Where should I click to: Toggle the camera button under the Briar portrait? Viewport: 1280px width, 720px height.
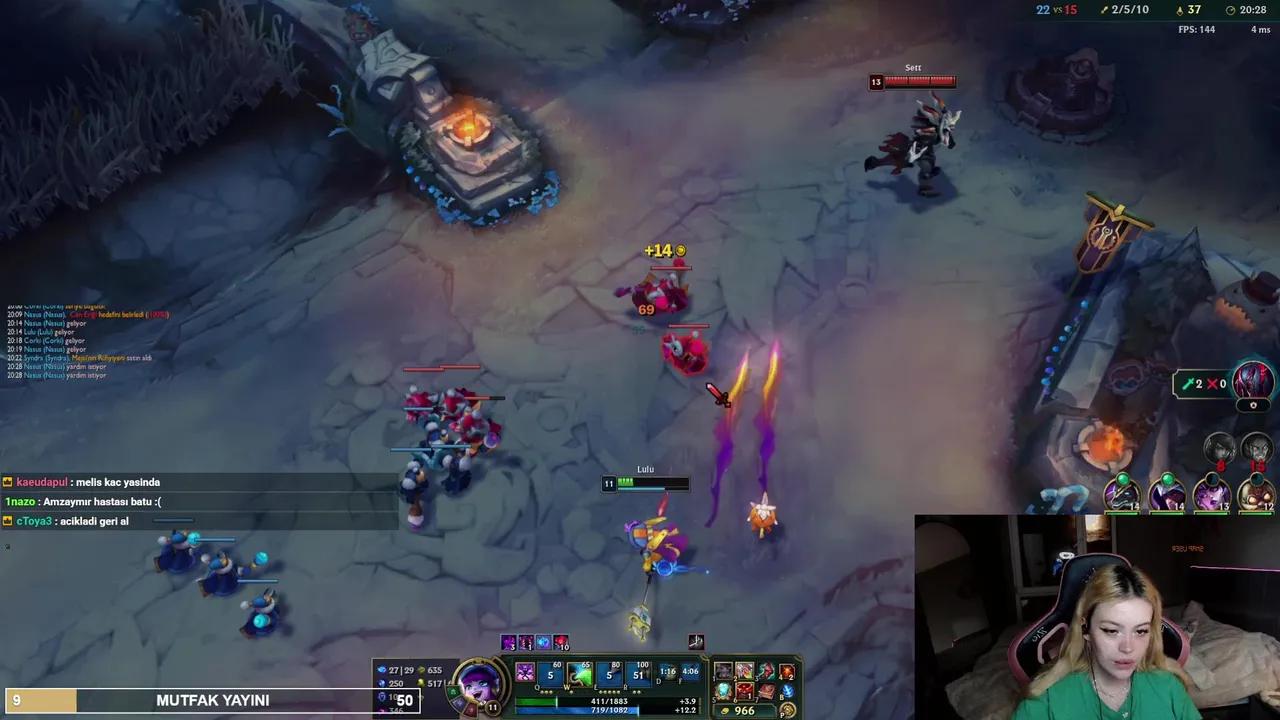coord(1254,405)
